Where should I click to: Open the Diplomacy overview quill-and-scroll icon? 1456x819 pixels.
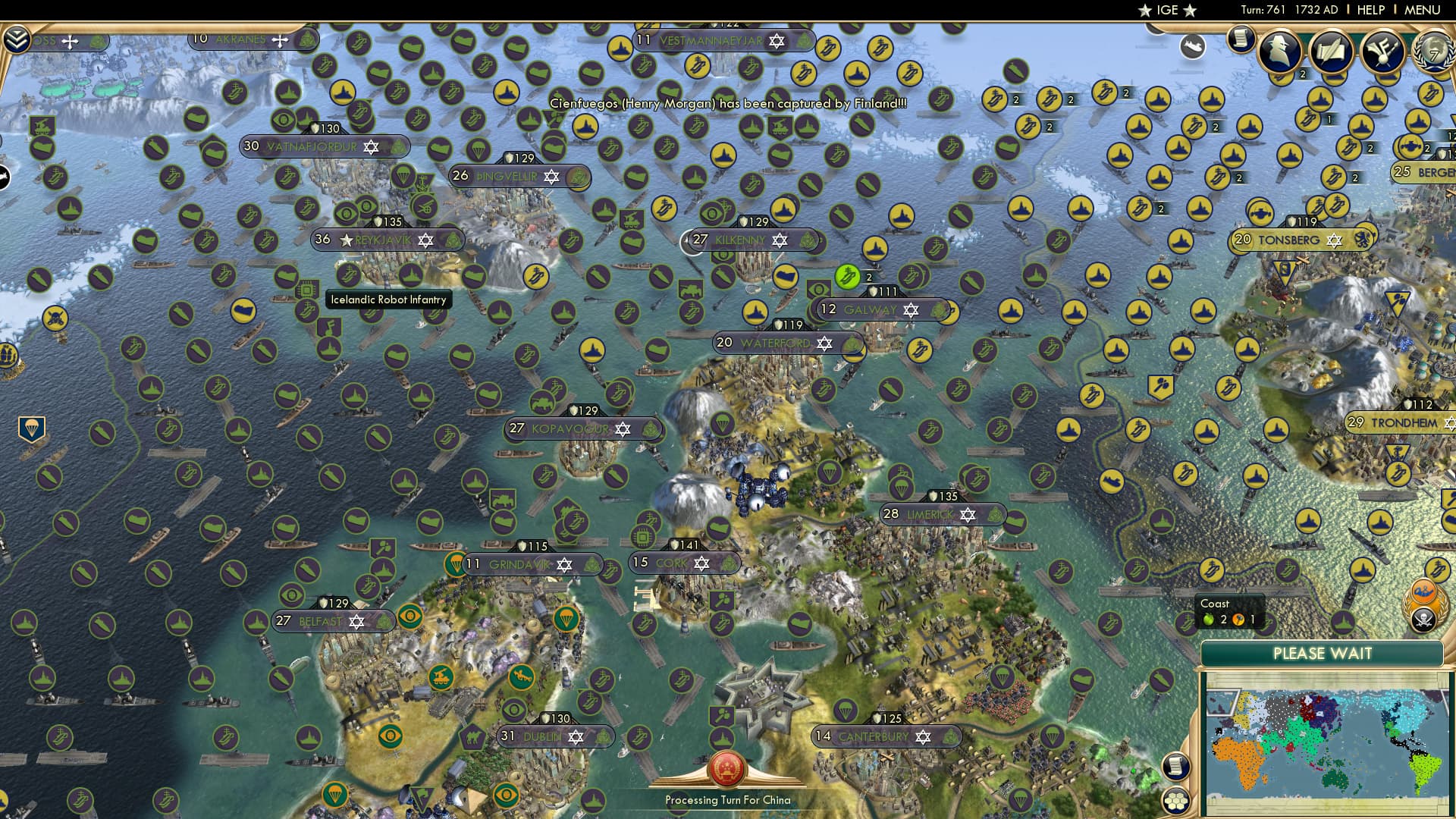coord(1330,52)
